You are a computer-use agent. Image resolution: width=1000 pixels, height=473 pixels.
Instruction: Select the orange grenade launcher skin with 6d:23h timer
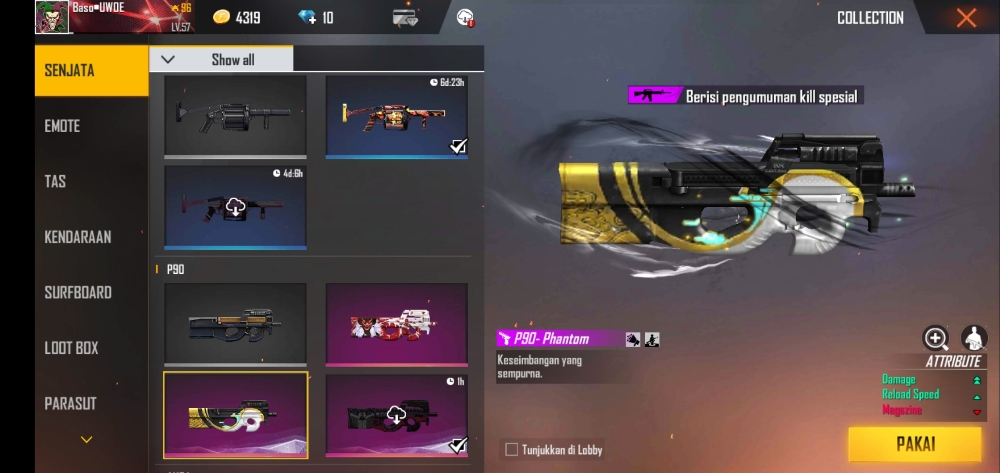click(397, 116)
